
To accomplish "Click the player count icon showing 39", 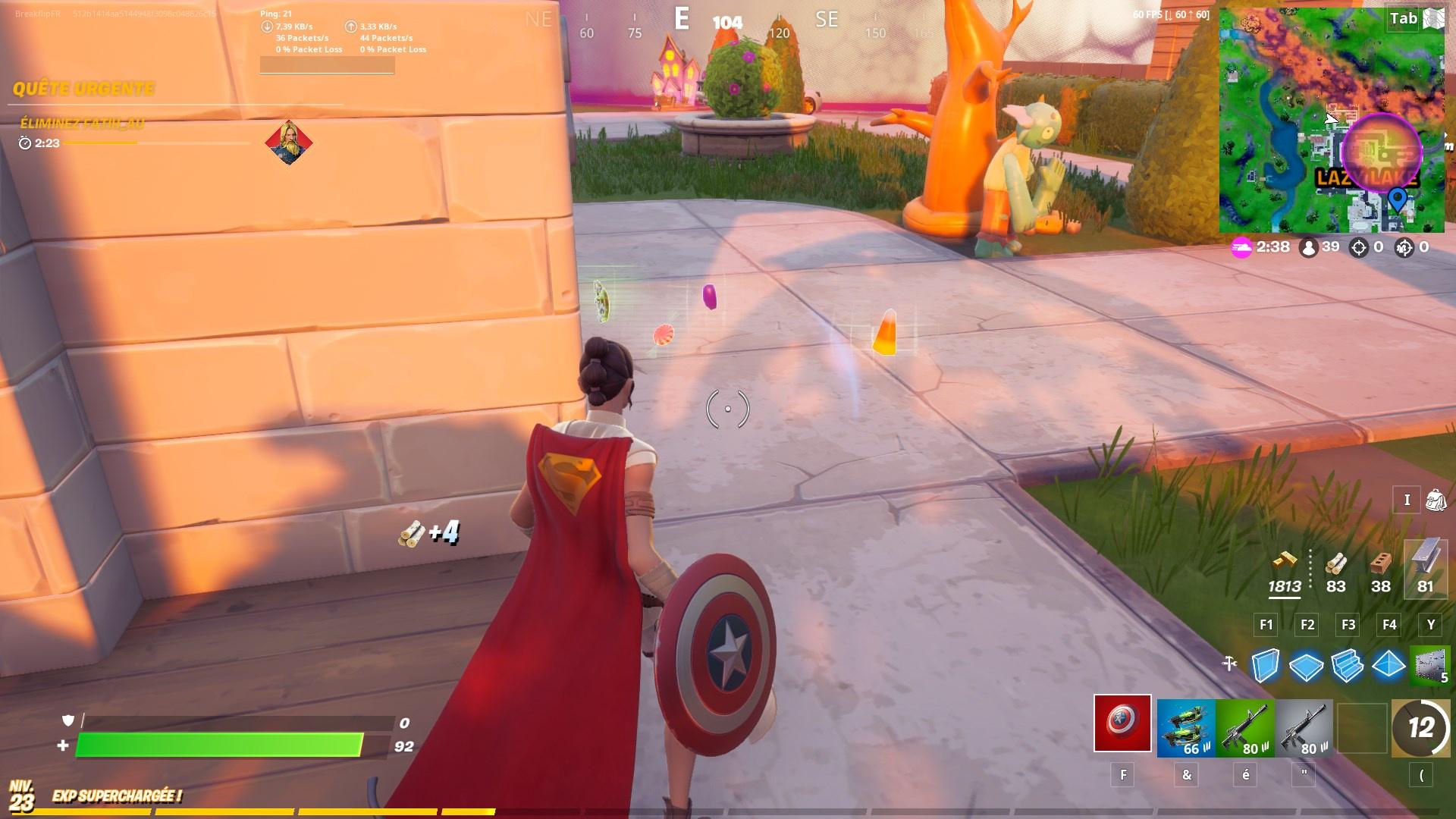I will pyautogui.click(x=1315, y=246).
